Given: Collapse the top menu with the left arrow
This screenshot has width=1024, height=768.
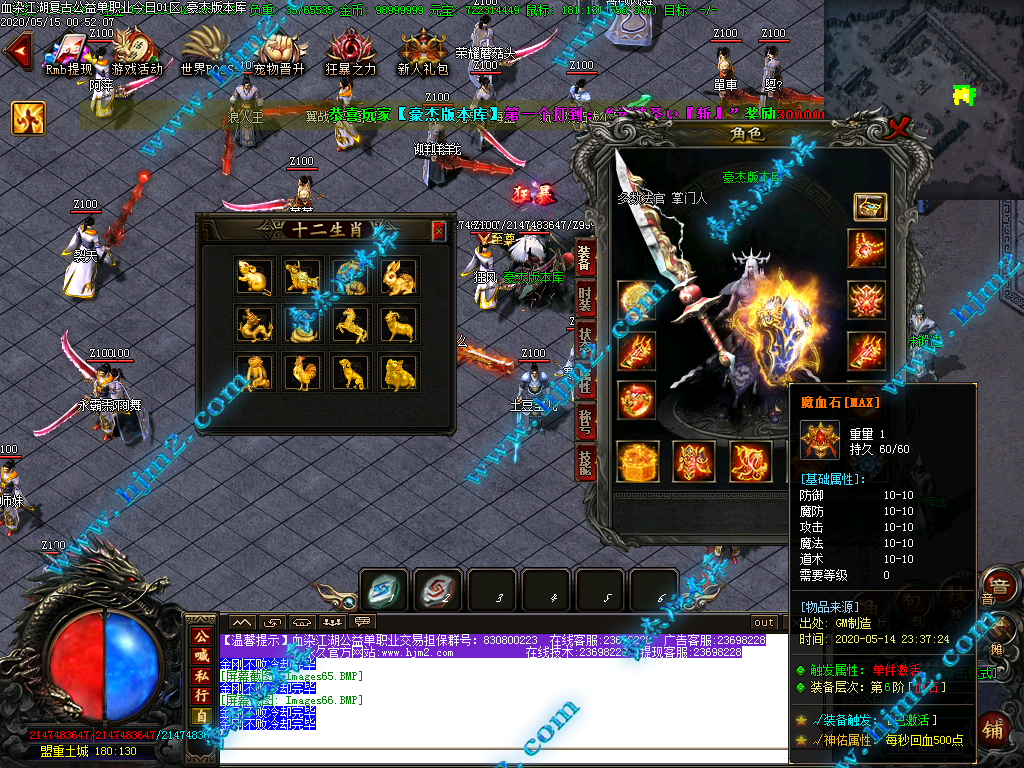Looking at the screenshot, I should point(15,51).
